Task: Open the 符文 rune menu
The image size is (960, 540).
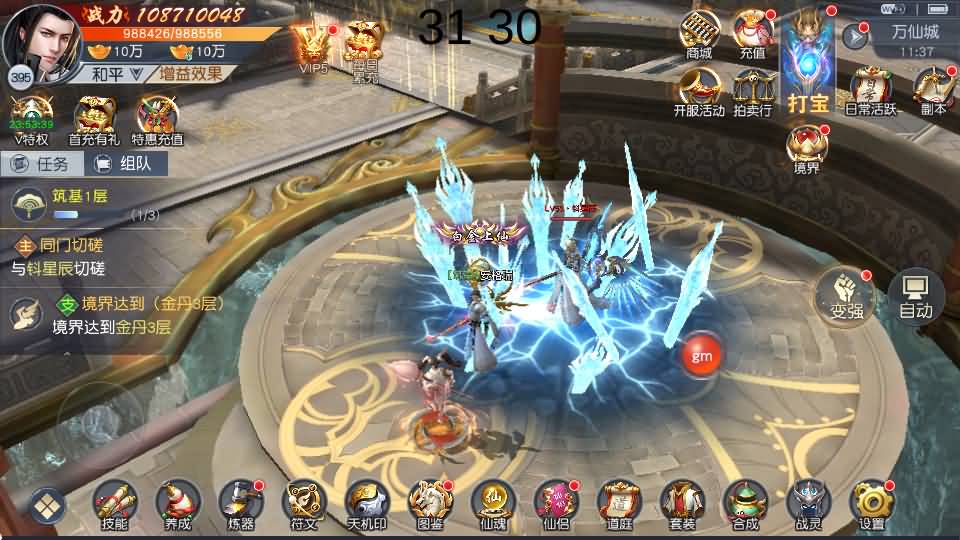Action: [303, 502]
